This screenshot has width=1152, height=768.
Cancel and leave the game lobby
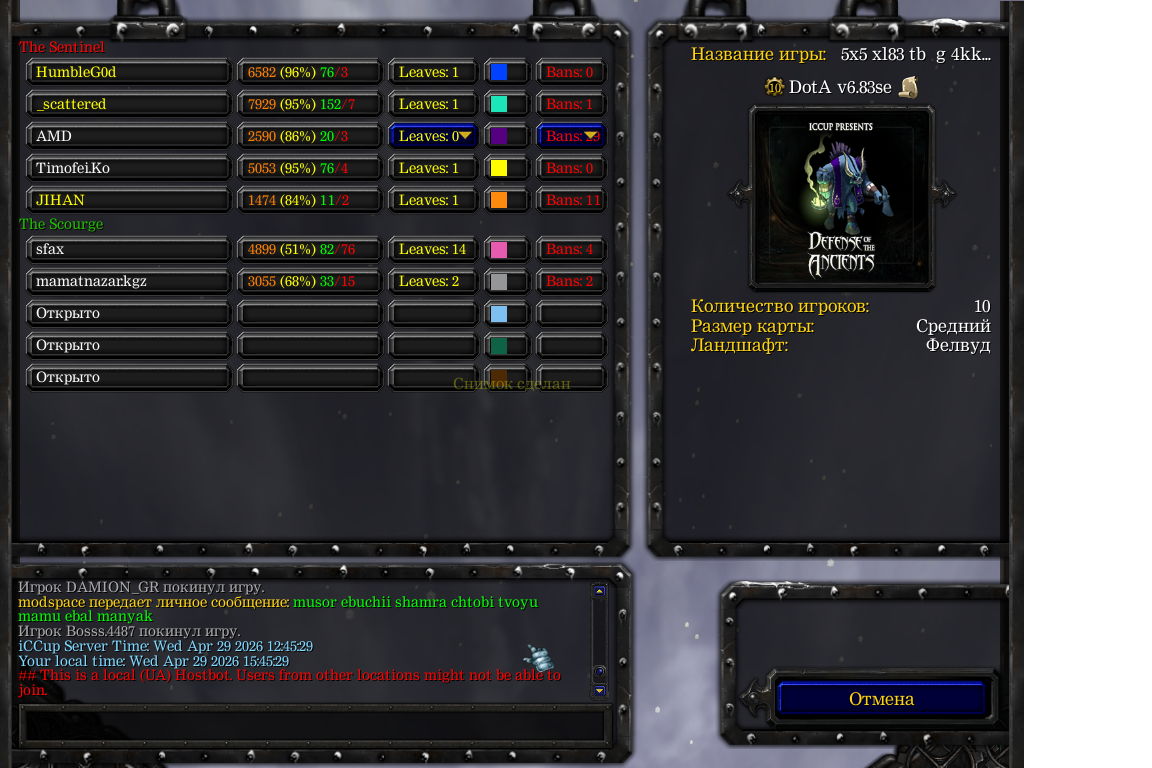[x=881, y=699]
